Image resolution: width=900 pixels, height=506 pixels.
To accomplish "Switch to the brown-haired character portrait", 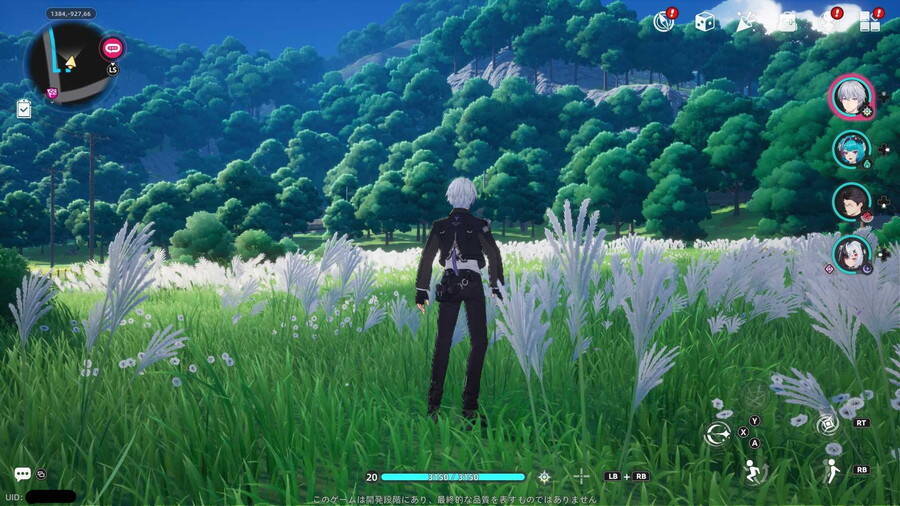I will click(851, 201).
